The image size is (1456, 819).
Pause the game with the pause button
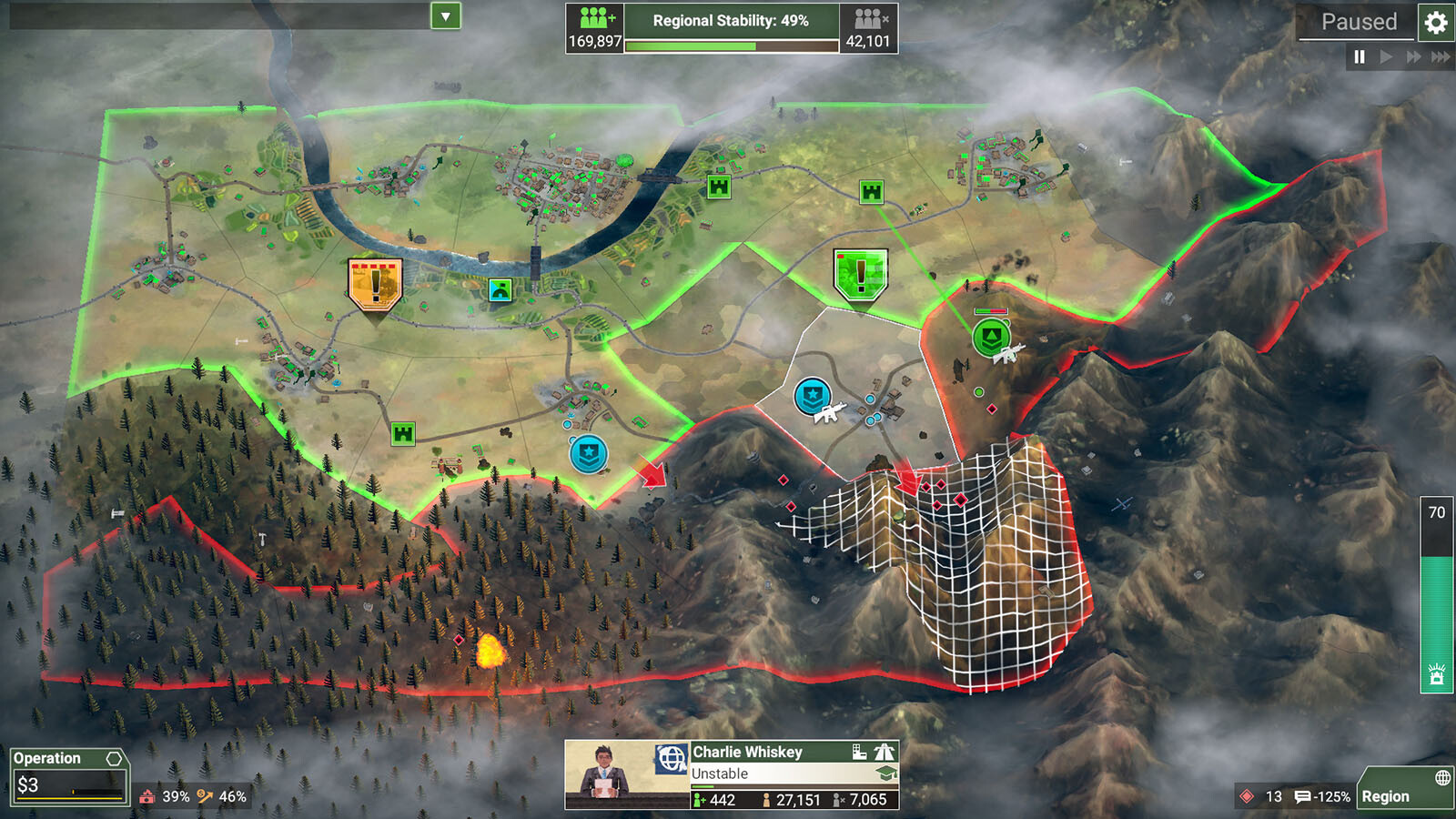pos(1360,56)
